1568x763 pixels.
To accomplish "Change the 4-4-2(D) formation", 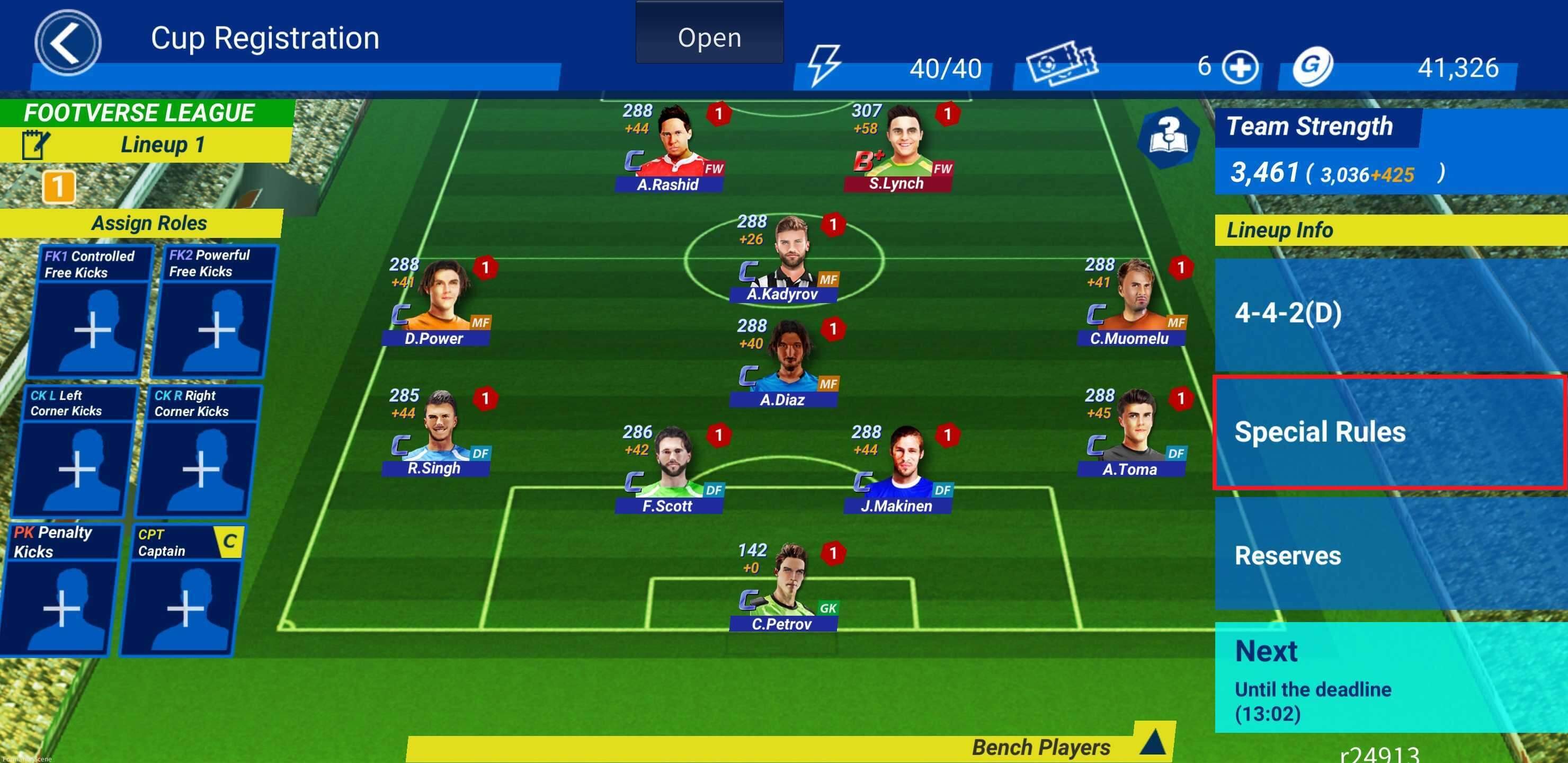I will click(1389, 313).
